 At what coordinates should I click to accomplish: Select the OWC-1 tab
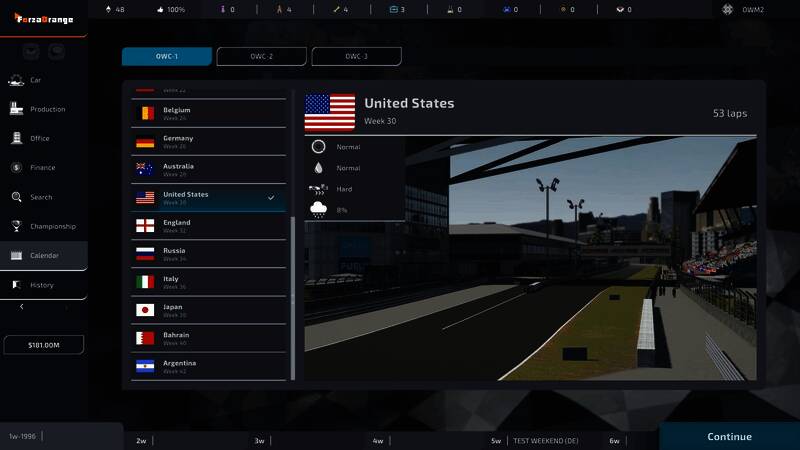167,56
